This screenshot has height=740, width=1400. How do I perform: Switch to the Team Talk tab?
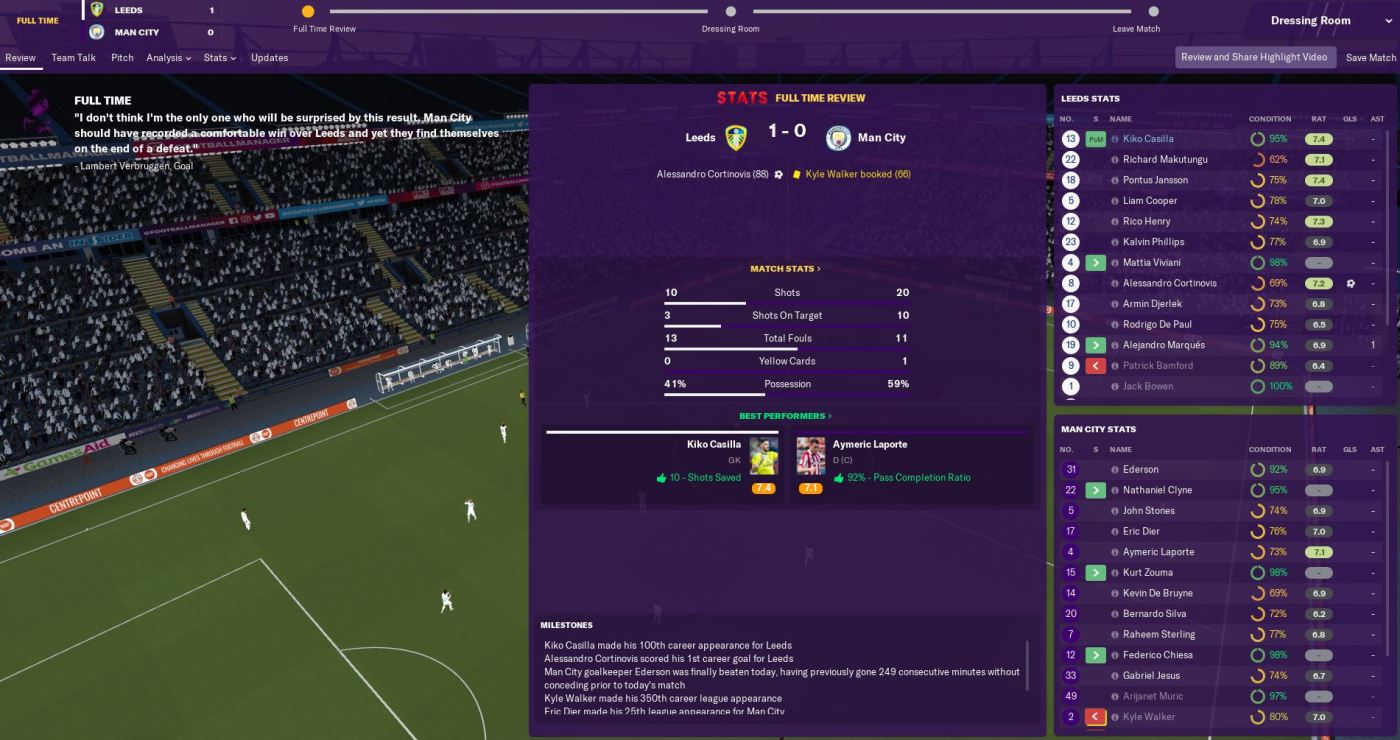73,58
